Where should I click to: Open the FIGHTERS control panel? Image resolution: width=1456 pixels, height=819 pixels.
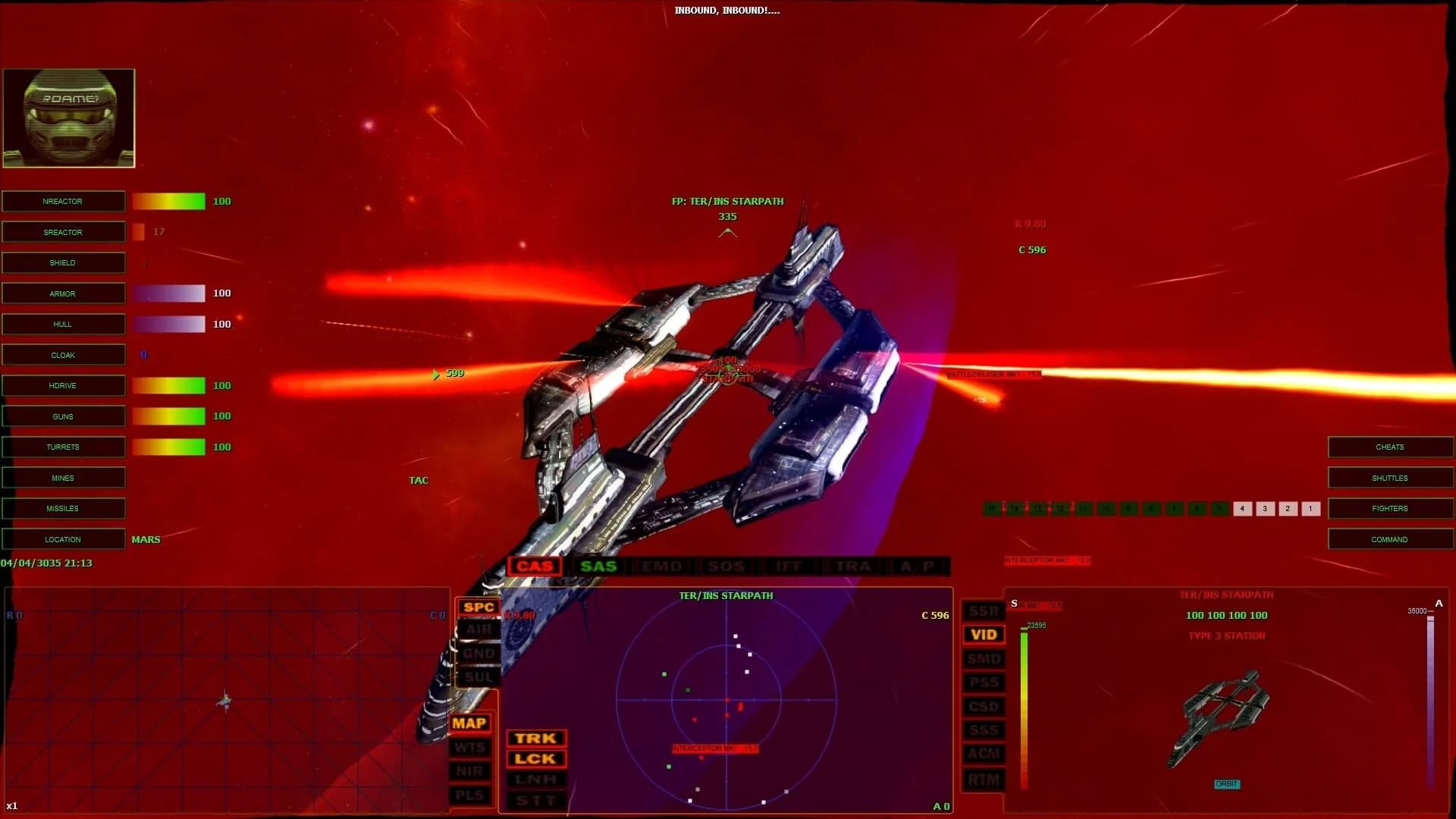1390,508
